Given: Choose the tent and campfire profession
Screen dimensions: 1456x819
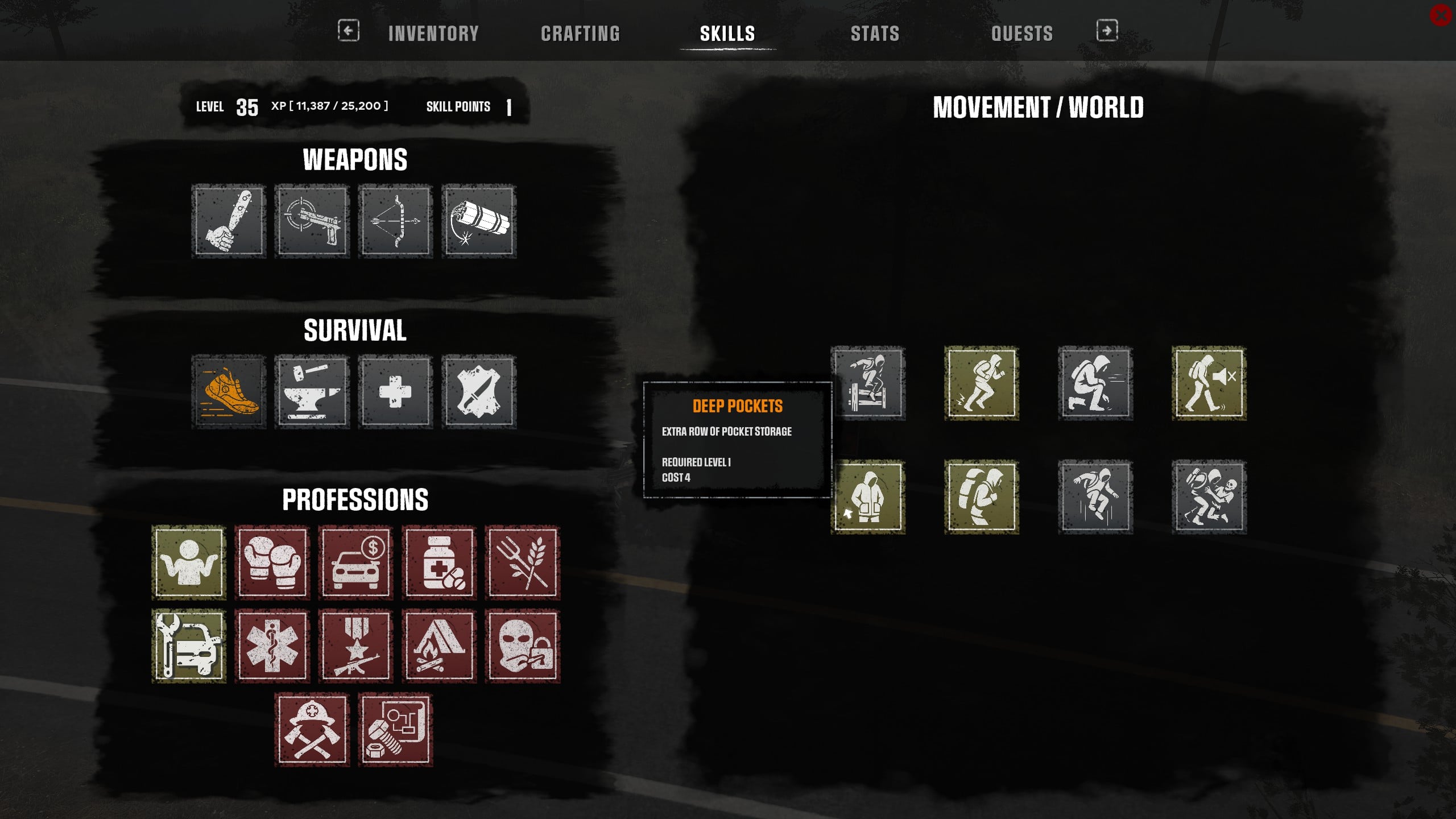Looking at the screenshot, I should (439, 646).
